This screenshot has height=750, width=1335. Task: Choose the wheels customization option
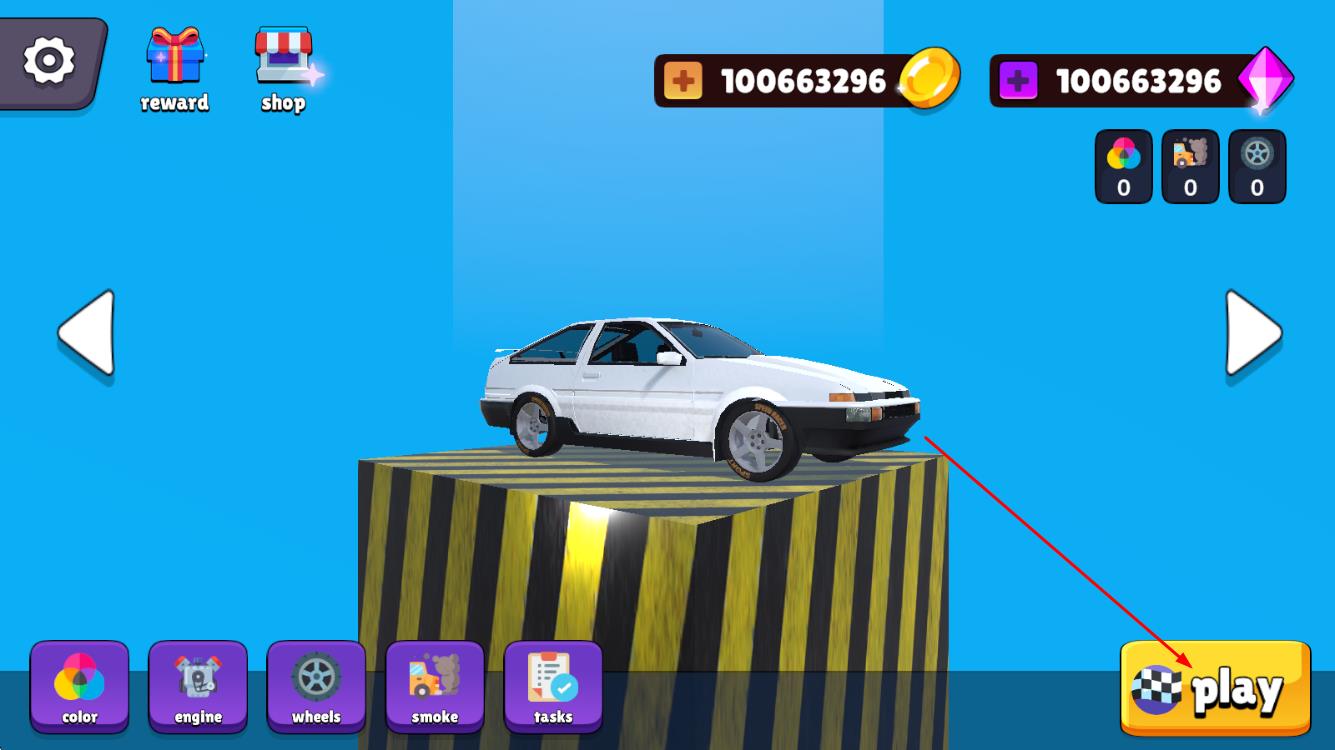316,686
